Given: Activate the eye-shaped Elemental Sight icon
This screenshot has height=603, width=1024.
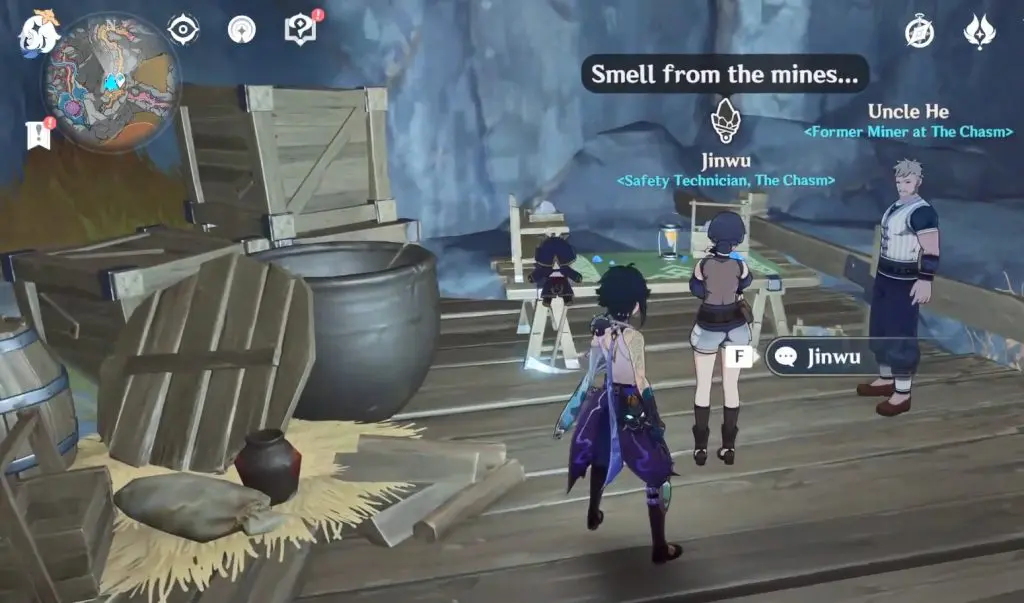Looking at the screenshot, I should click(183, 30).
